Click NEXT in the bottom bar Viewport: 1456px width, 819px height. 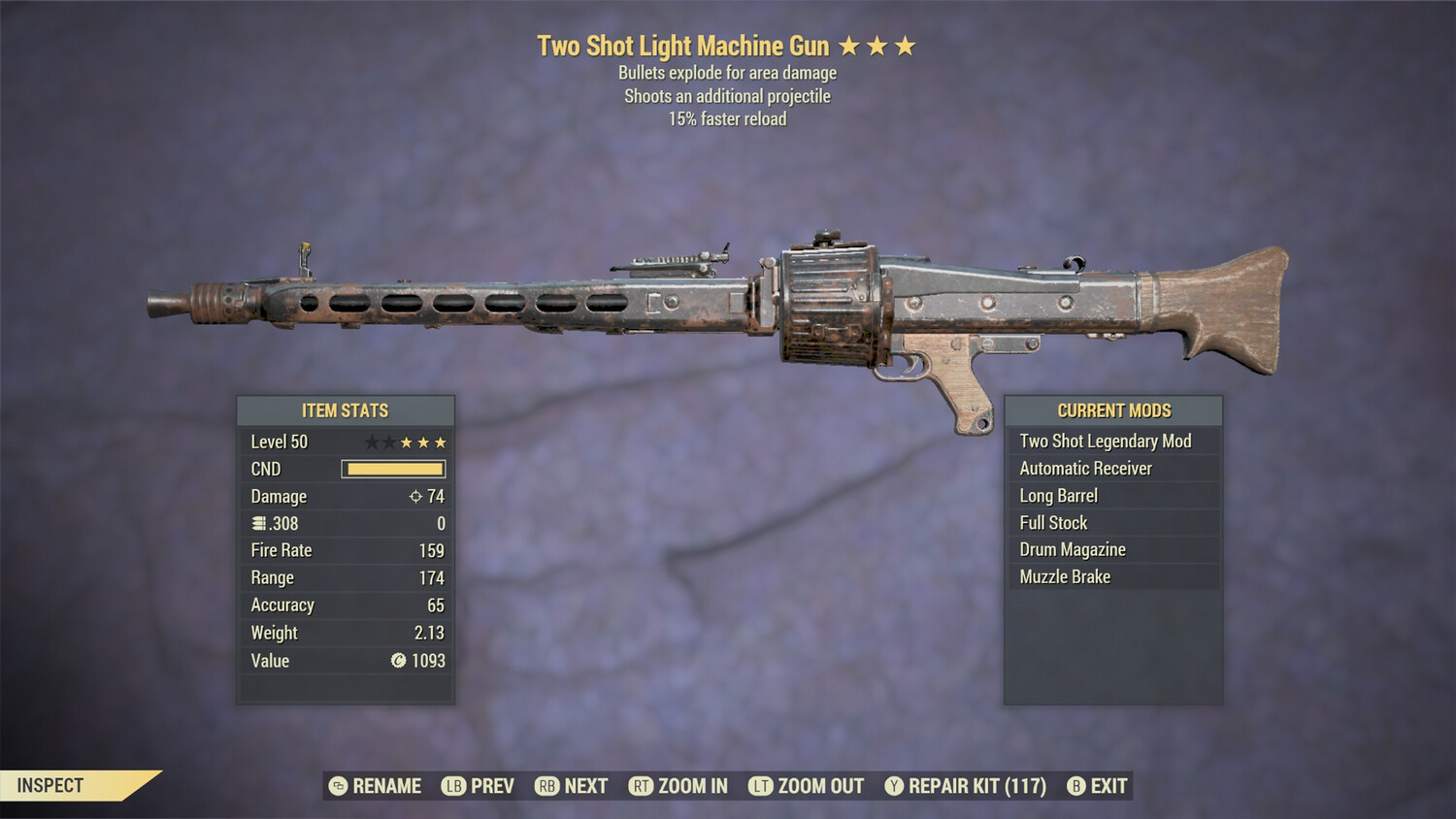coord(584,786)
